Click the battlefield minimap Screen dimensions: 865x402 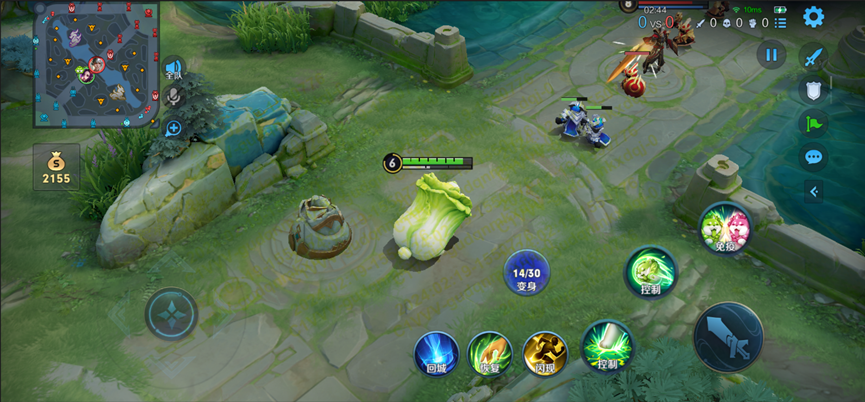click(96, 66)
